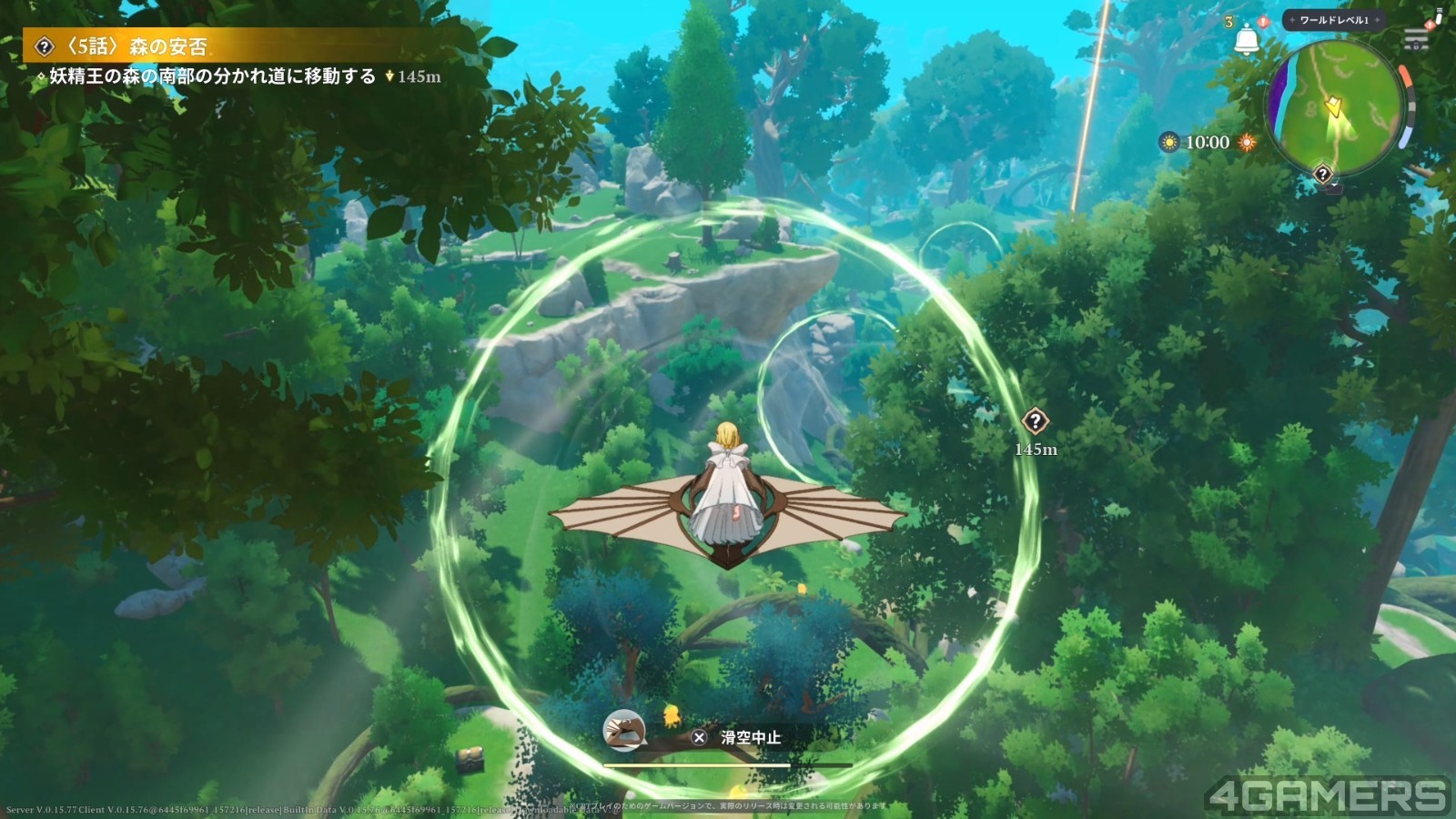
Task: Click the glider skill icon
Action: pyautogui.click(x=624, y=730)
